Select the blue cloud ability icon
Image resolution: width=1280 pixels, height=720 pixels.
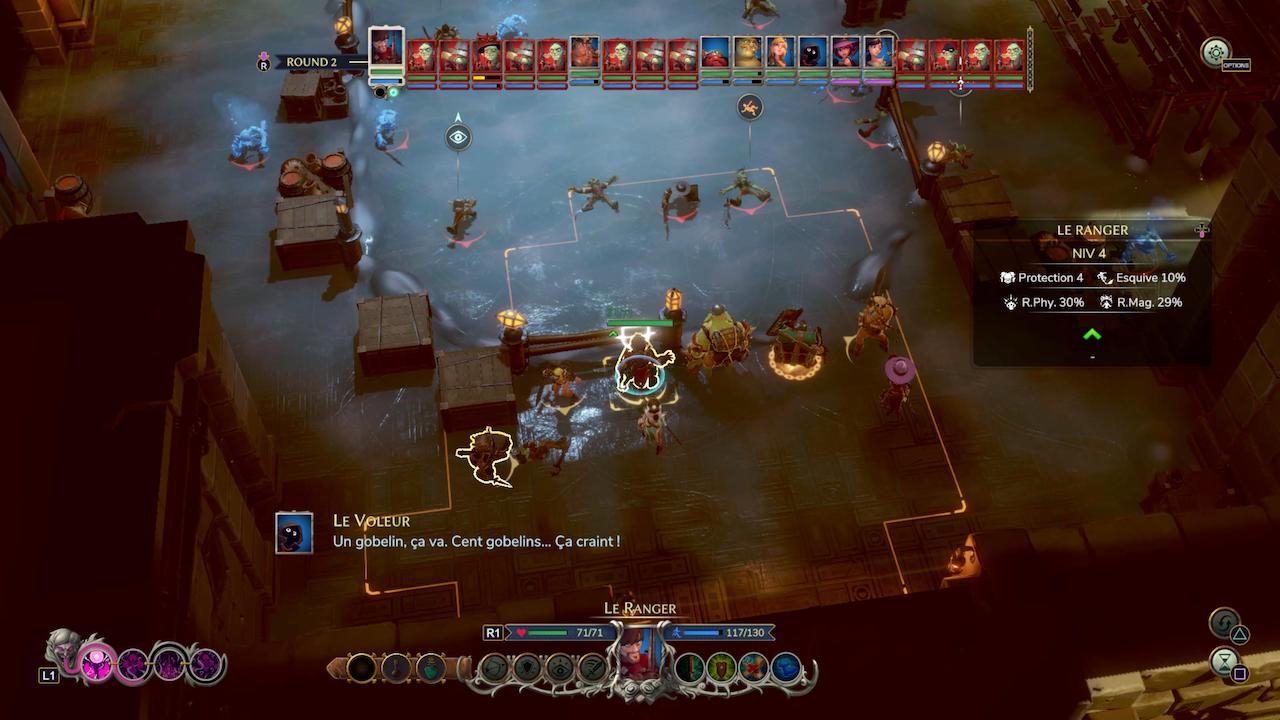click(x=787, y=667)
